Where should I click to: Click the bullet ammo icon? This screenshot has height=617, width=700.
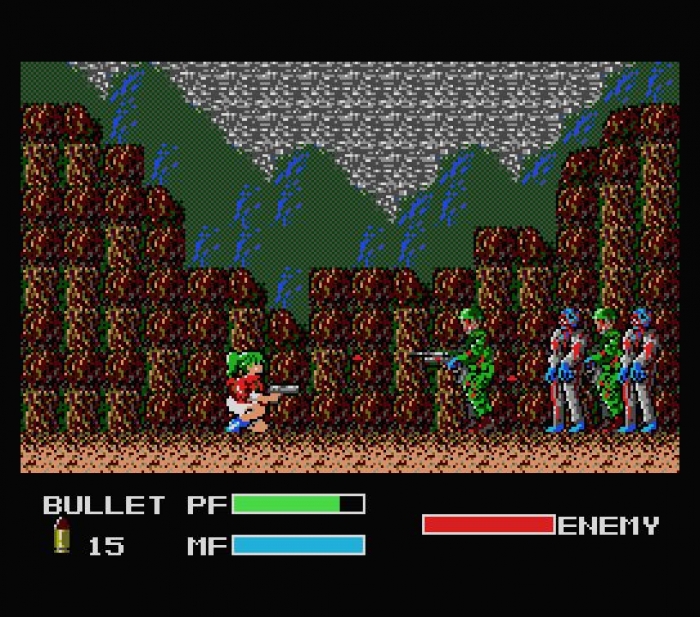click(62, 537)
